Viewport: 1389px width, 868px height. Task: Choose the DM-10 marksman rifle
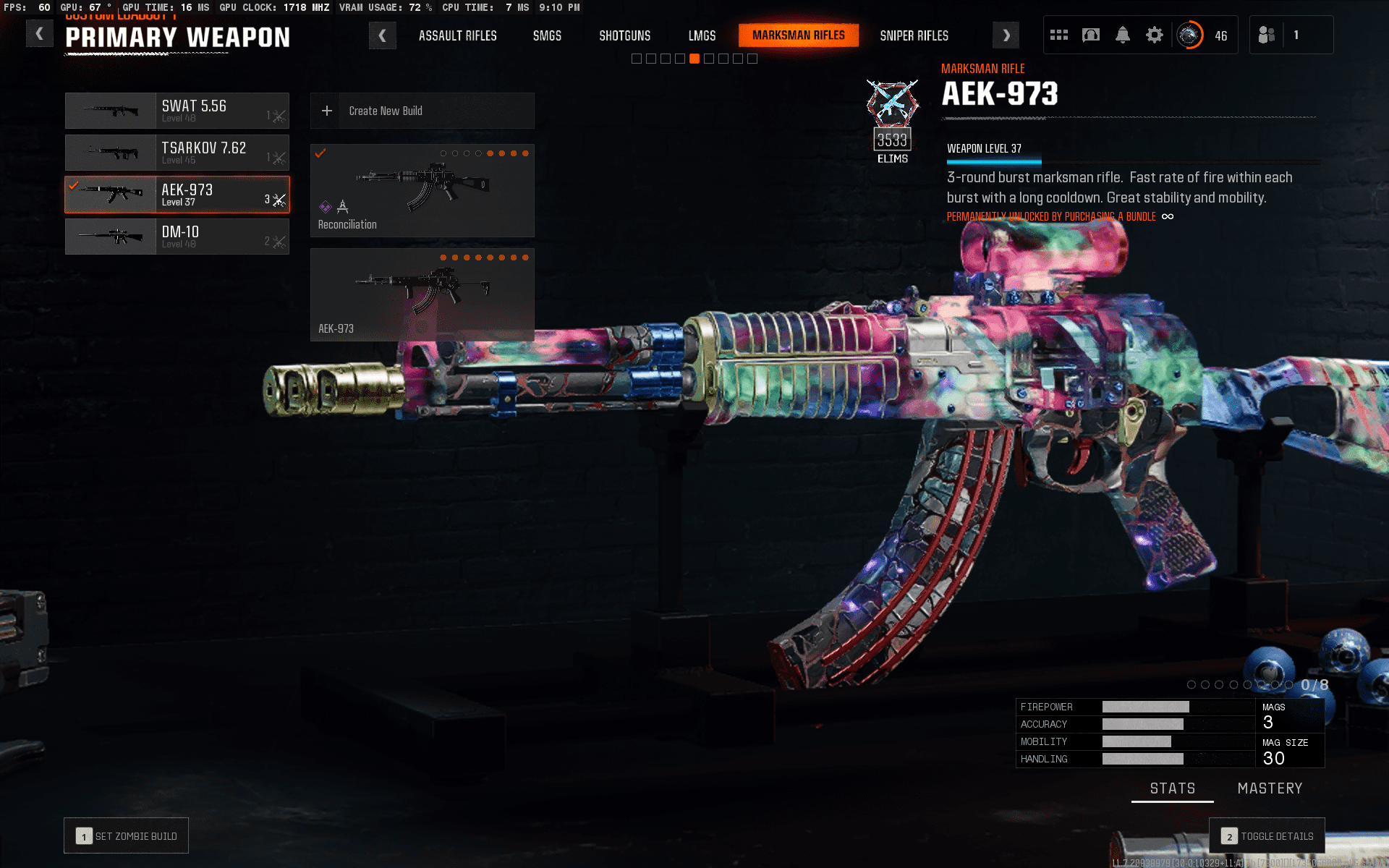177,237
